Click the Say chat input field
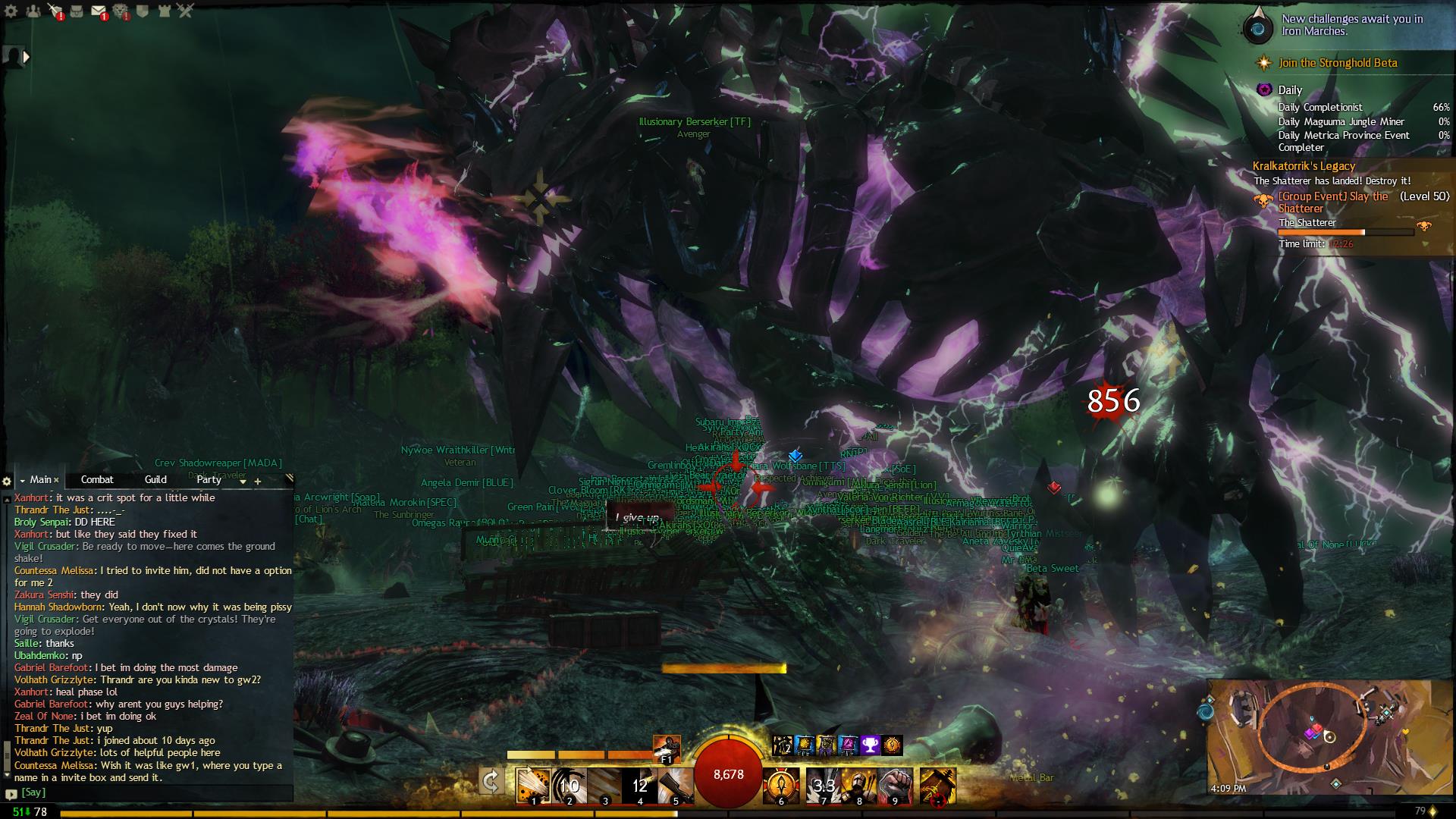1456x819 pixels. click(152, 792)
